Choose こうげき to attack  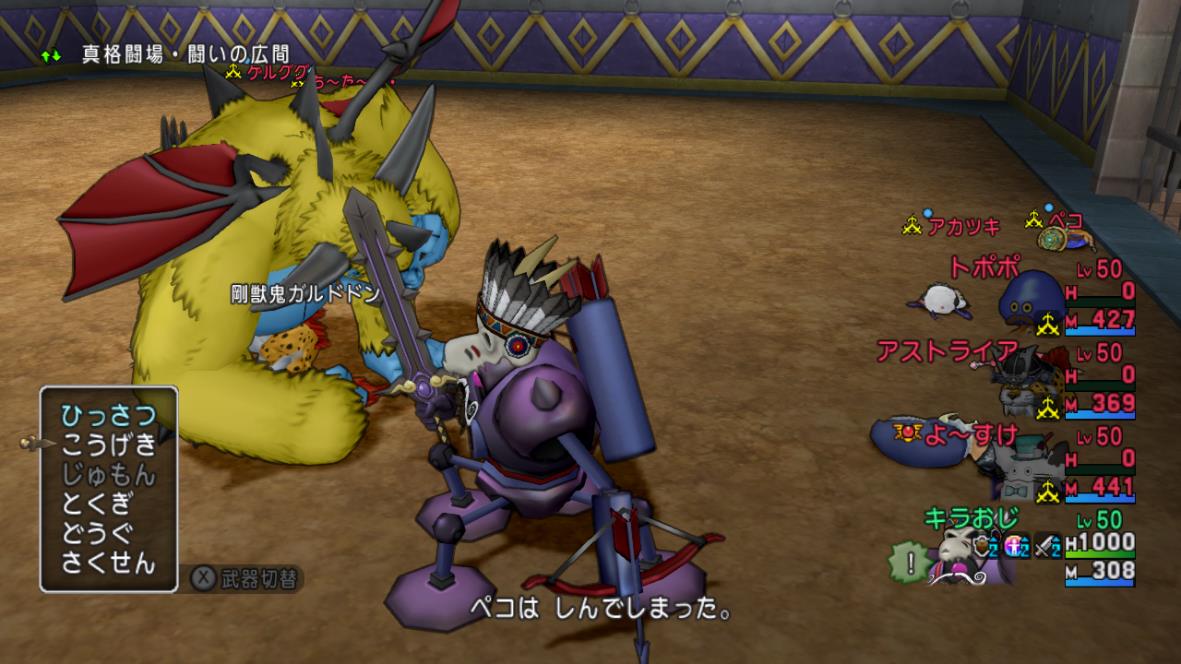coord(108,445)
